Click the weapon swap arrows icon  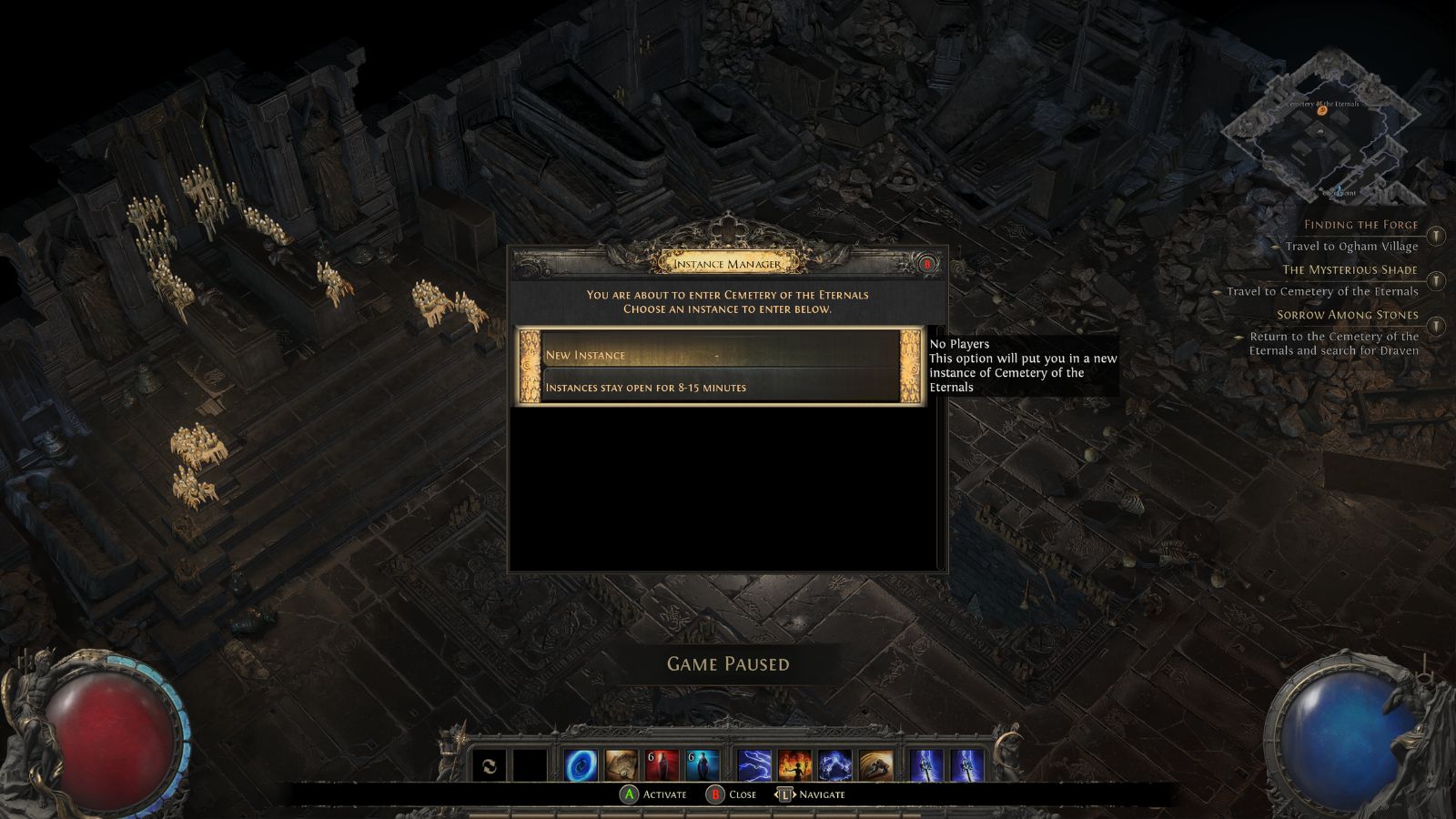[490, 765]
